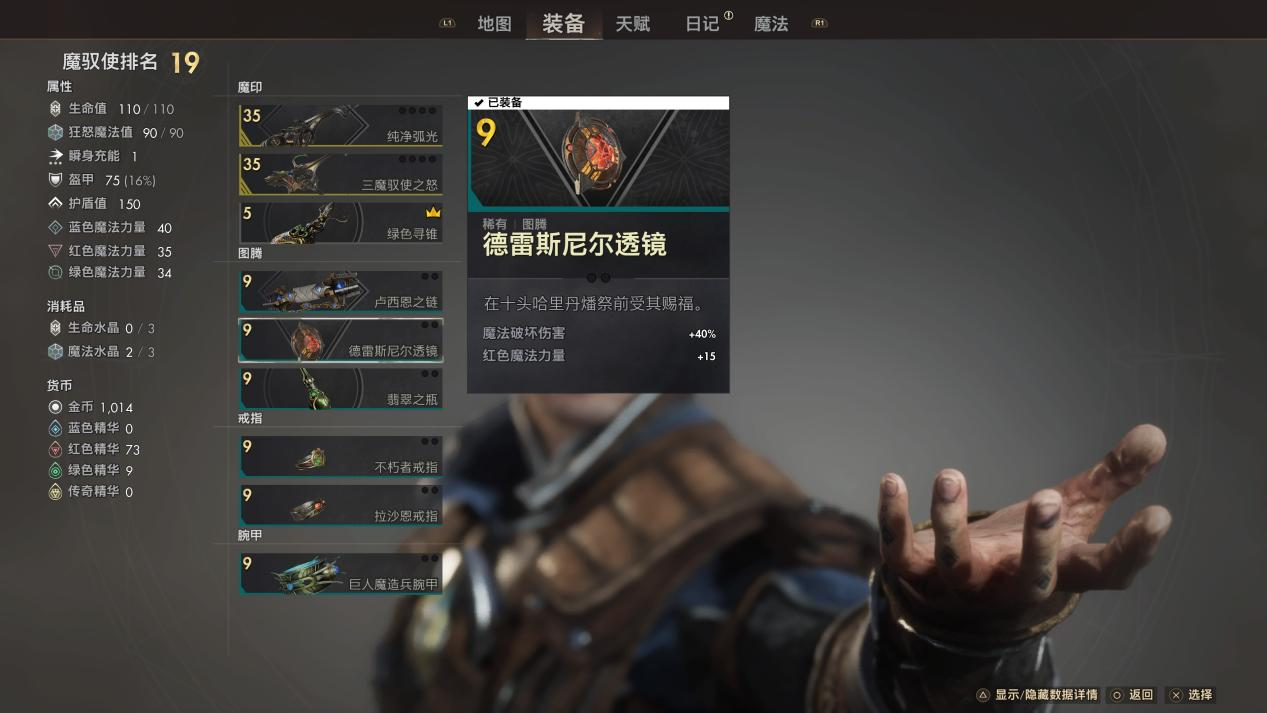1267x713 pixels.
Task: Select the 纯净弧光 sigil slot
Action: (340, 126)
